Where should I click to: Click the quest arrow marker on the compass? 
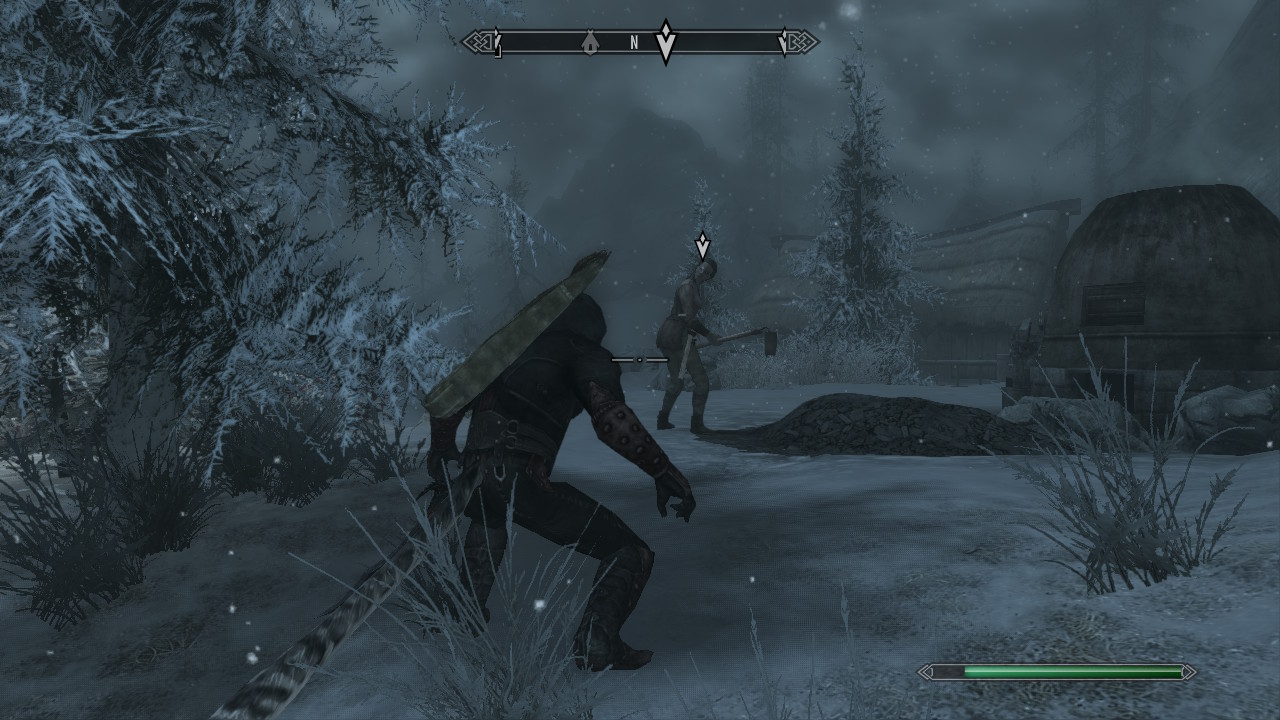[666, 42]
